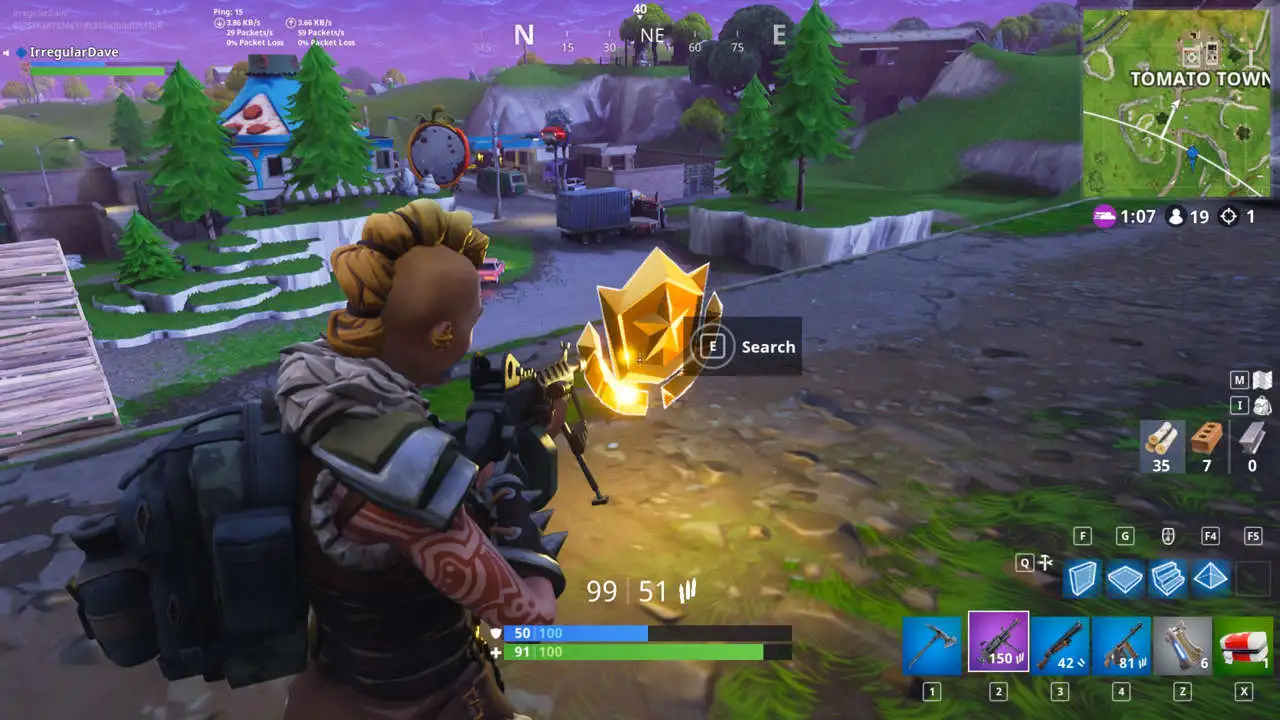Click the trap slot crosshair icon
The height and width of the screenshot is (720, 1280).
(1046, 563)
